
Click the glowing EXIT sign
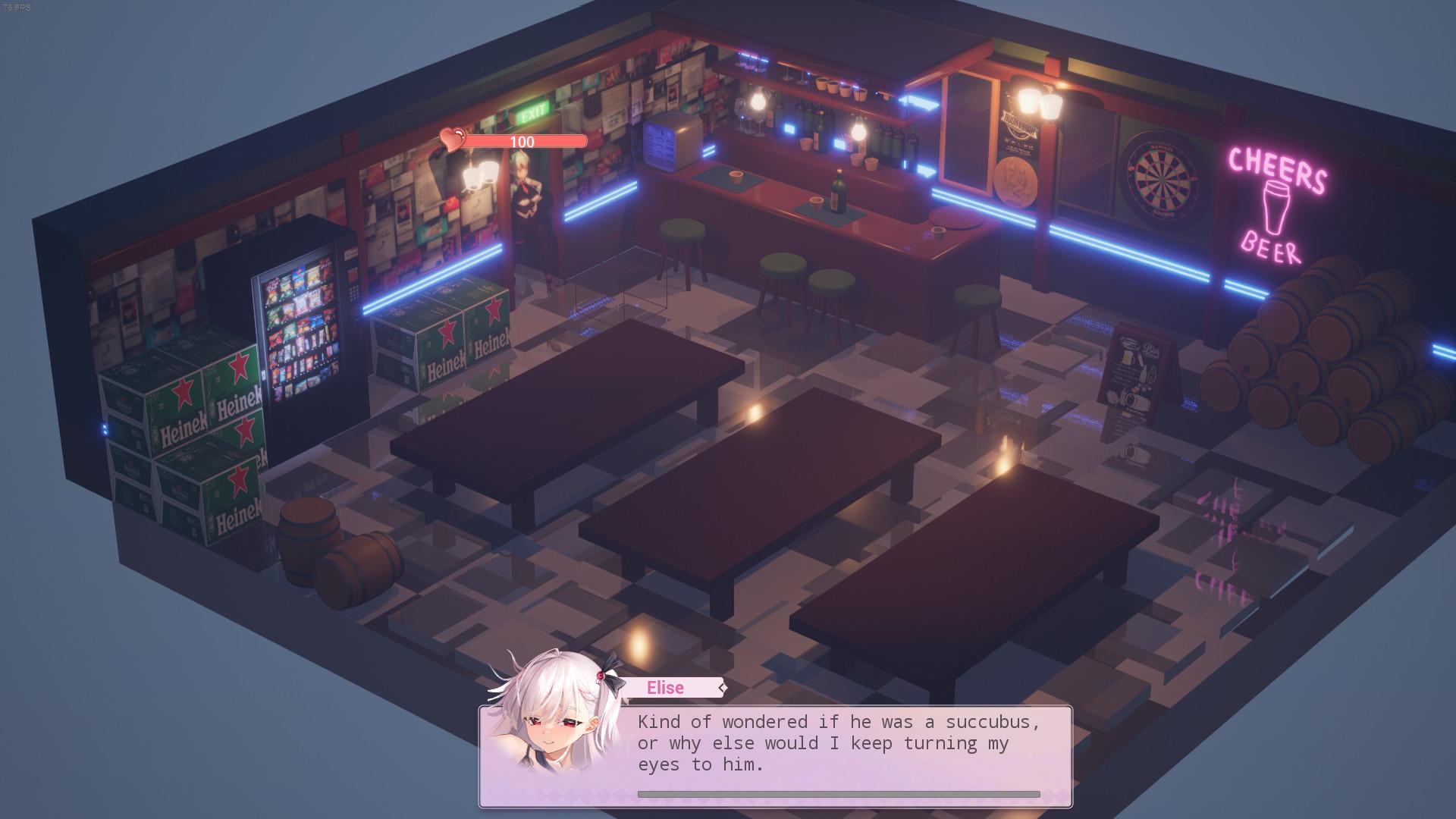pyautogui.click(x=533, y=112)
